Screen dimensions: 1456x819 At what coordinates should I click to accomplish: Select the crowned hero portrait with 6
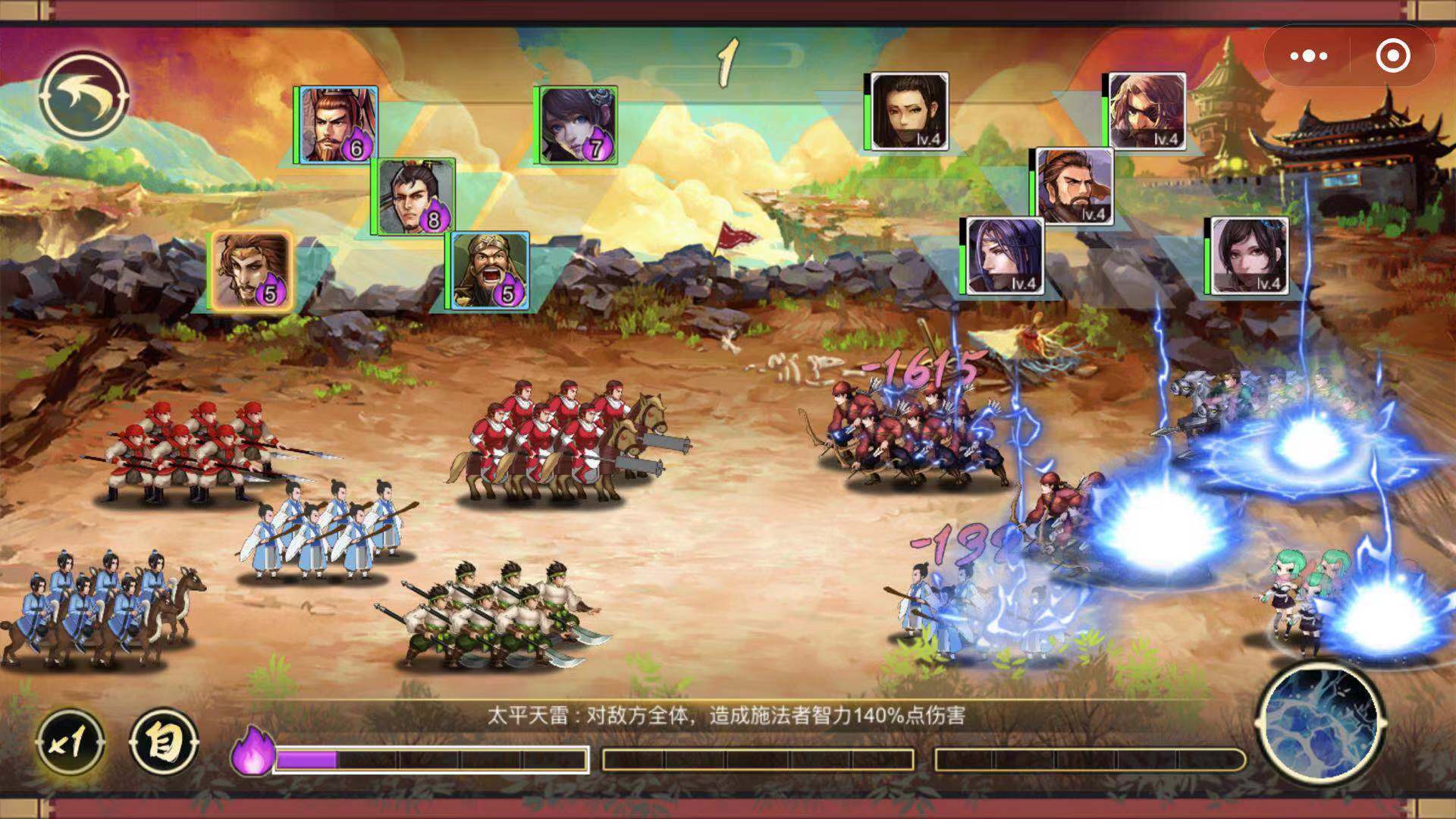(338, 124)
